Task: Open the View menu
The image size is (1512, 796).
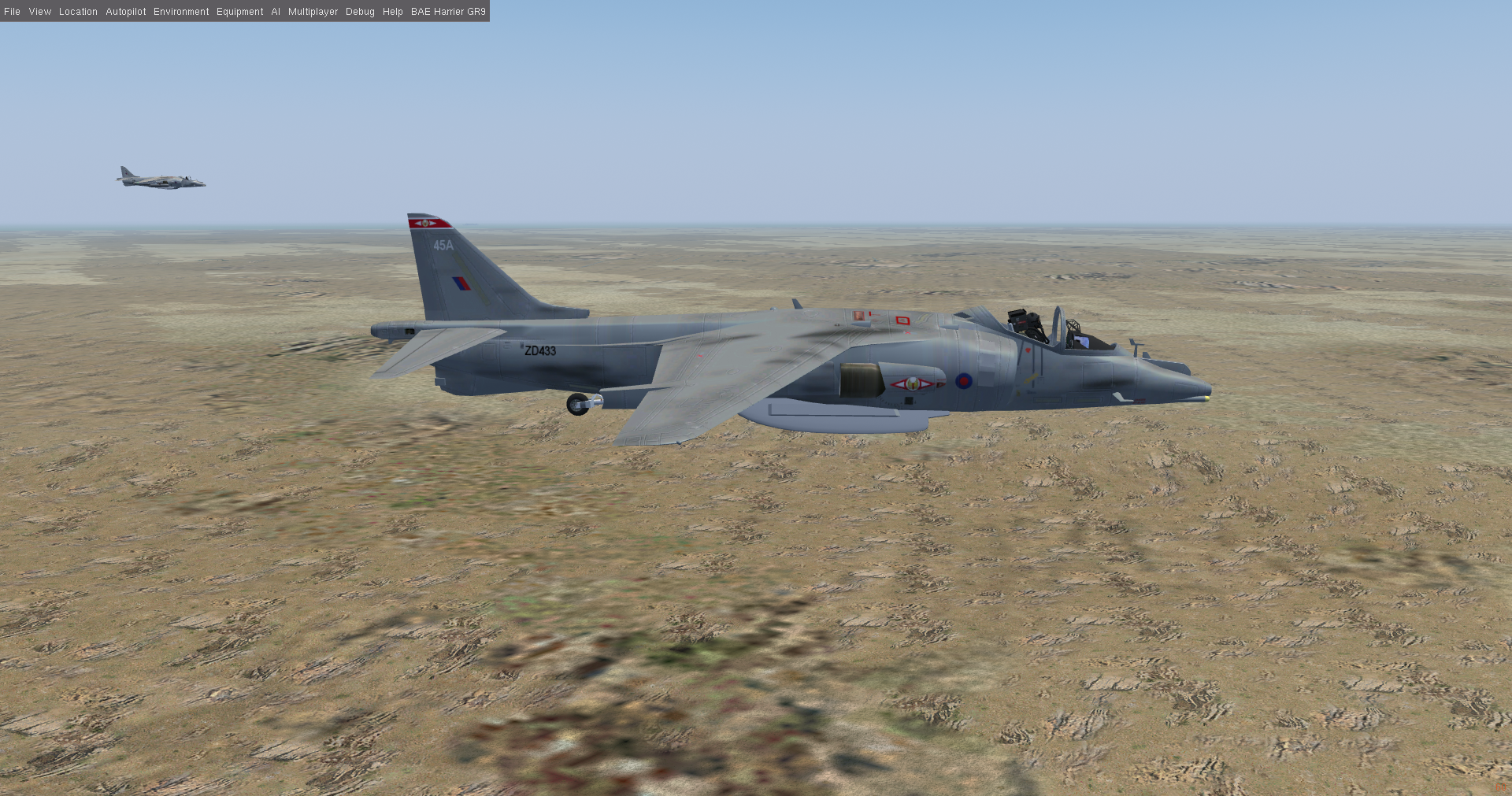Action: point(40,12)
